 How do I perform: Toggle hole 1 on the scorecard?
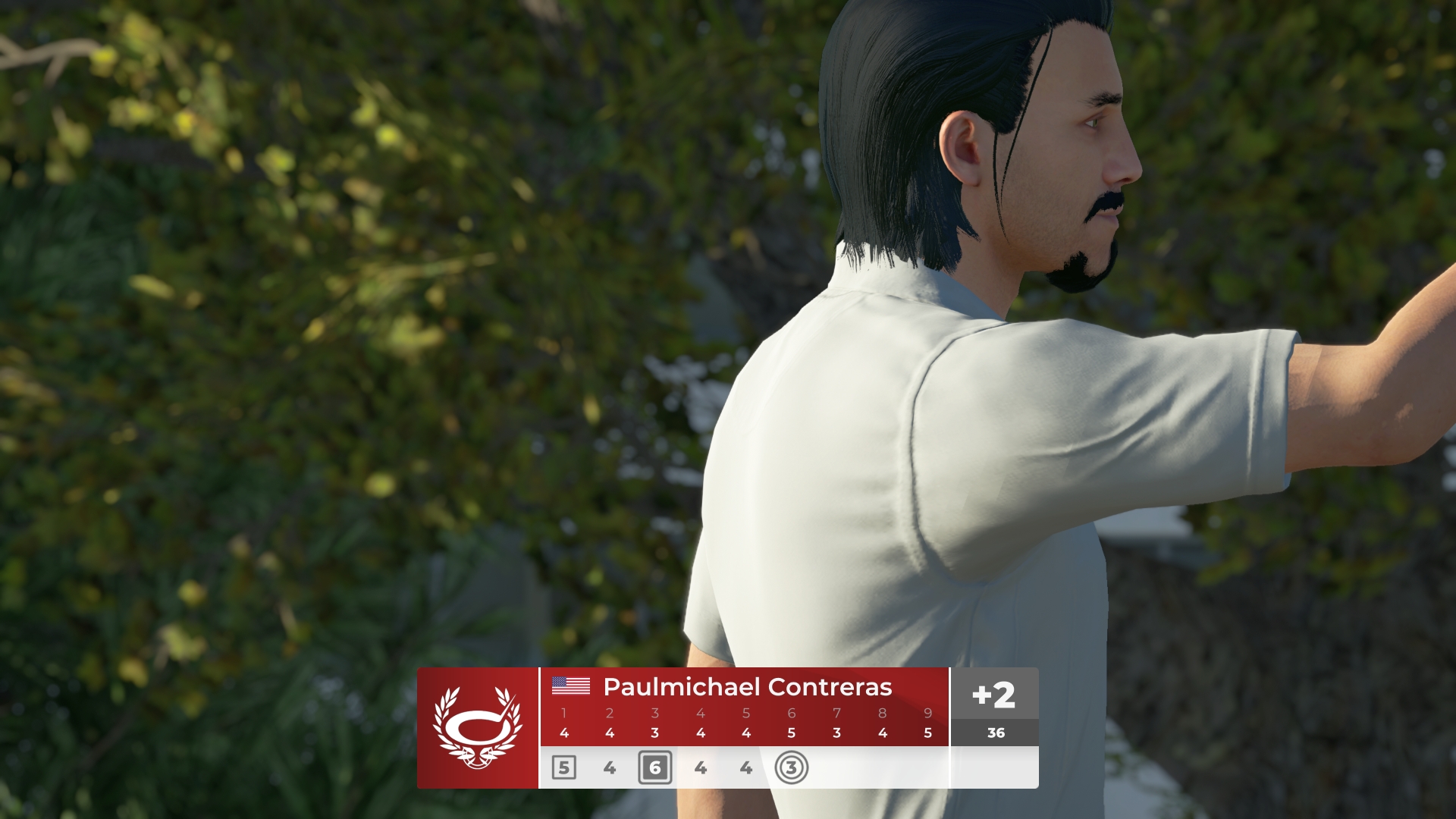(564, 713)
